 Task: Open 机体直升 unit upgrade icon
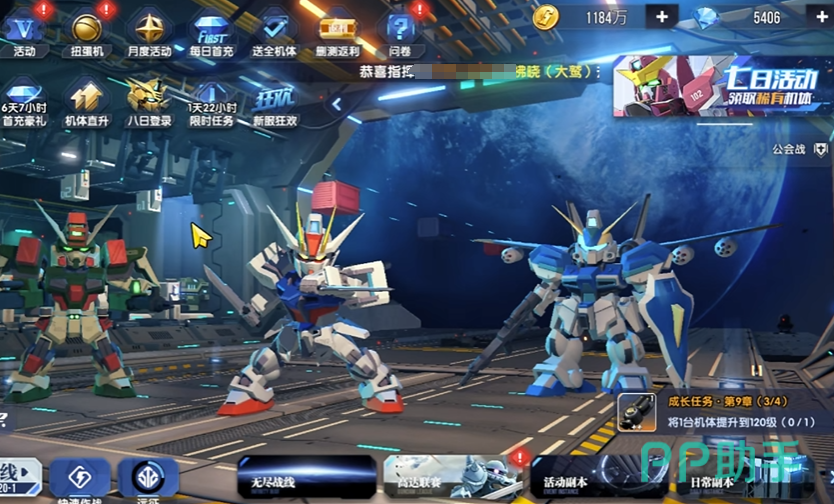click(85, 100)
